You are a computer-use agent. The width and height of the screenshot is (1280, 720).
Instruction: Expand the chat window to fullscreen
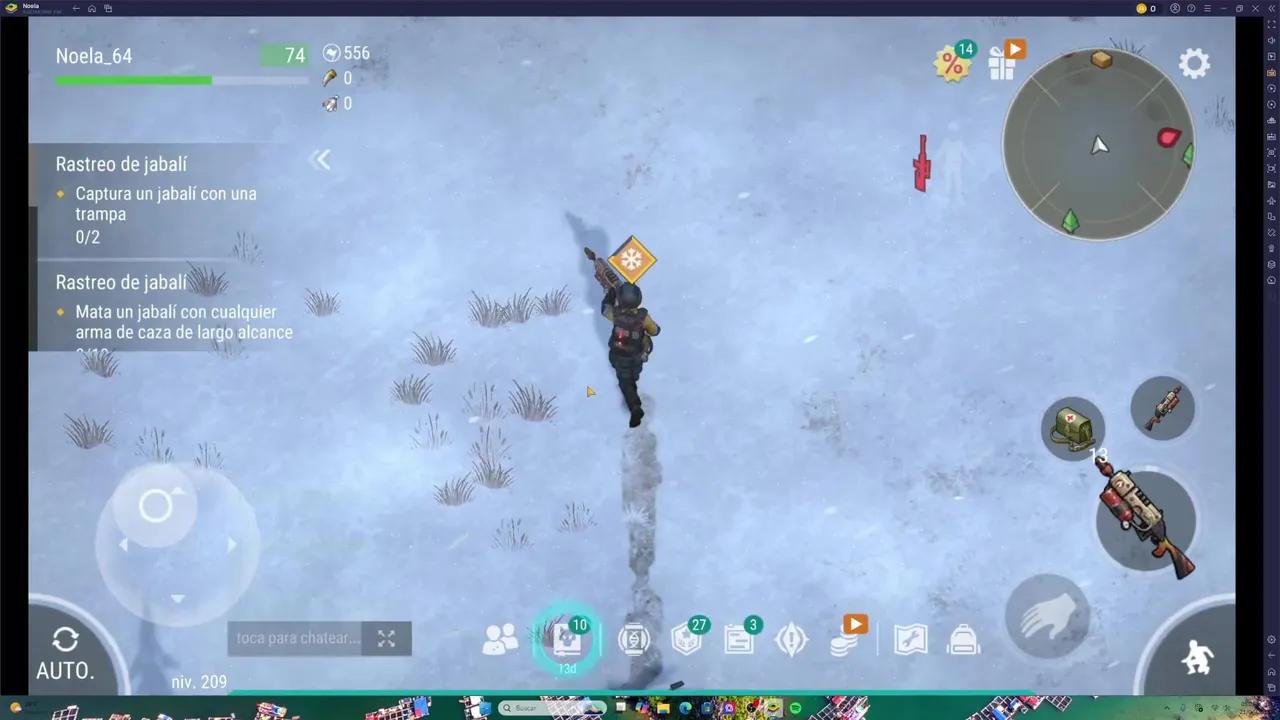(x=386, y=638)
